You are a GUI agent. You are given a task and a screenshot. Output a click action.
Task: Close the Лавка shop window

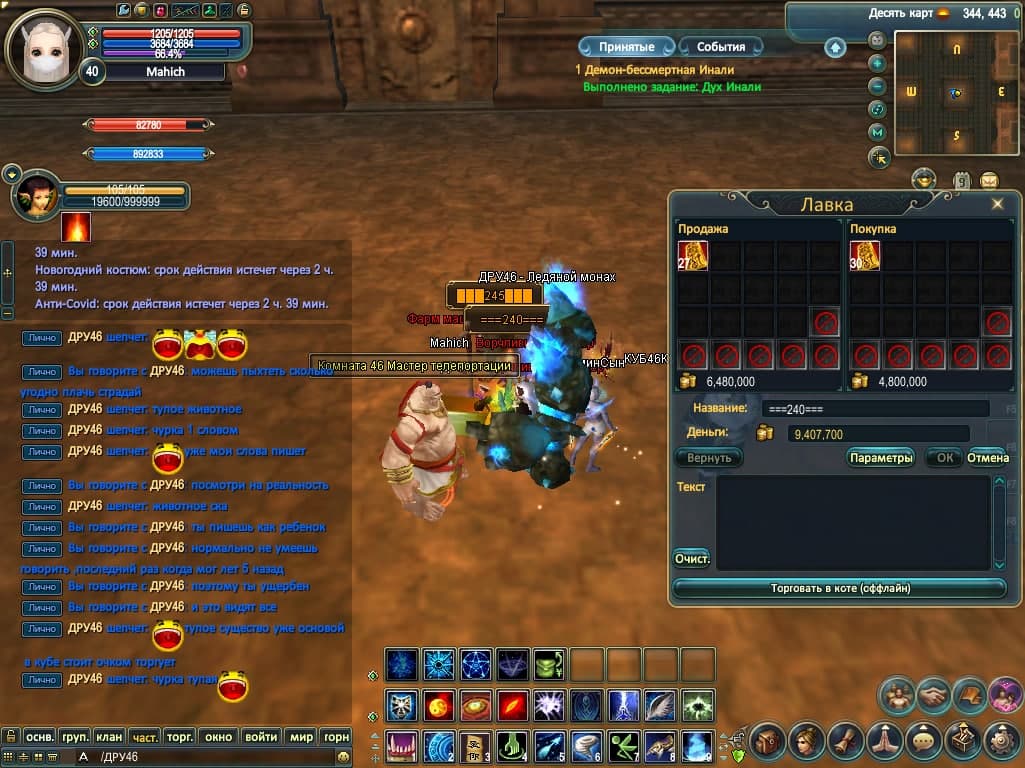(x=997, y=204)
